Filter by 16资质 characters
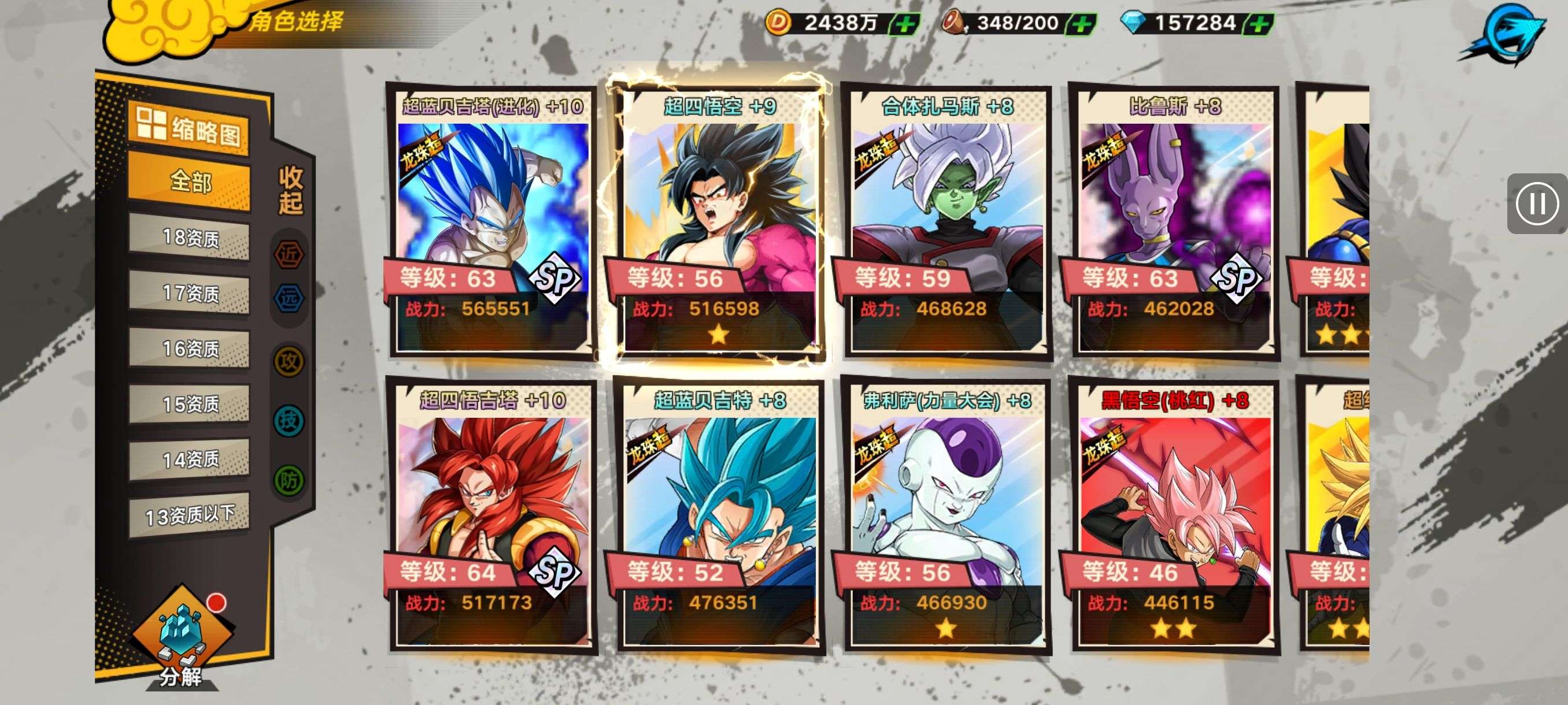1568x705 pixels. (189, 348)
